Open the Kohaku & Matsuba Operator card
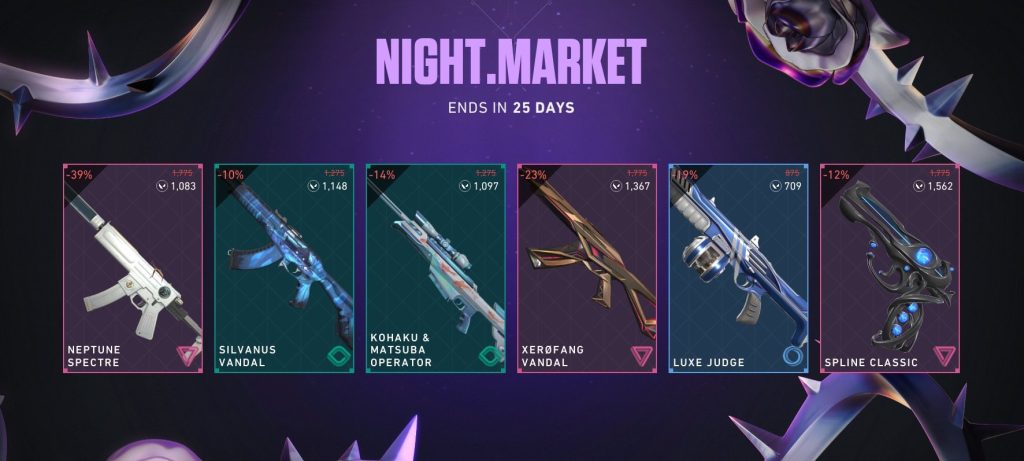Viewport: 1024px width, 461px height. pos(435,268)
